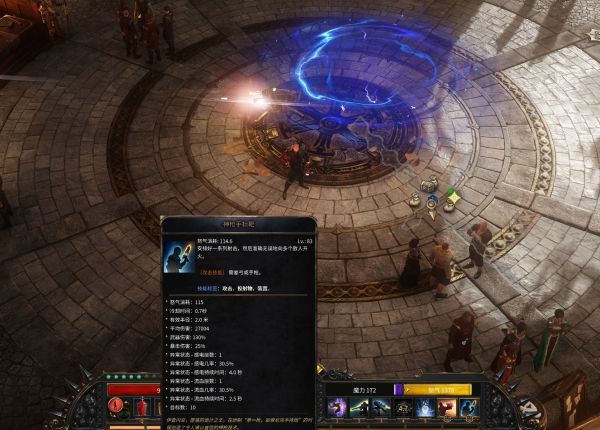Screen dimensions: 600x430
Task: Use the green streak attack skill
Action: click(359, 407)
